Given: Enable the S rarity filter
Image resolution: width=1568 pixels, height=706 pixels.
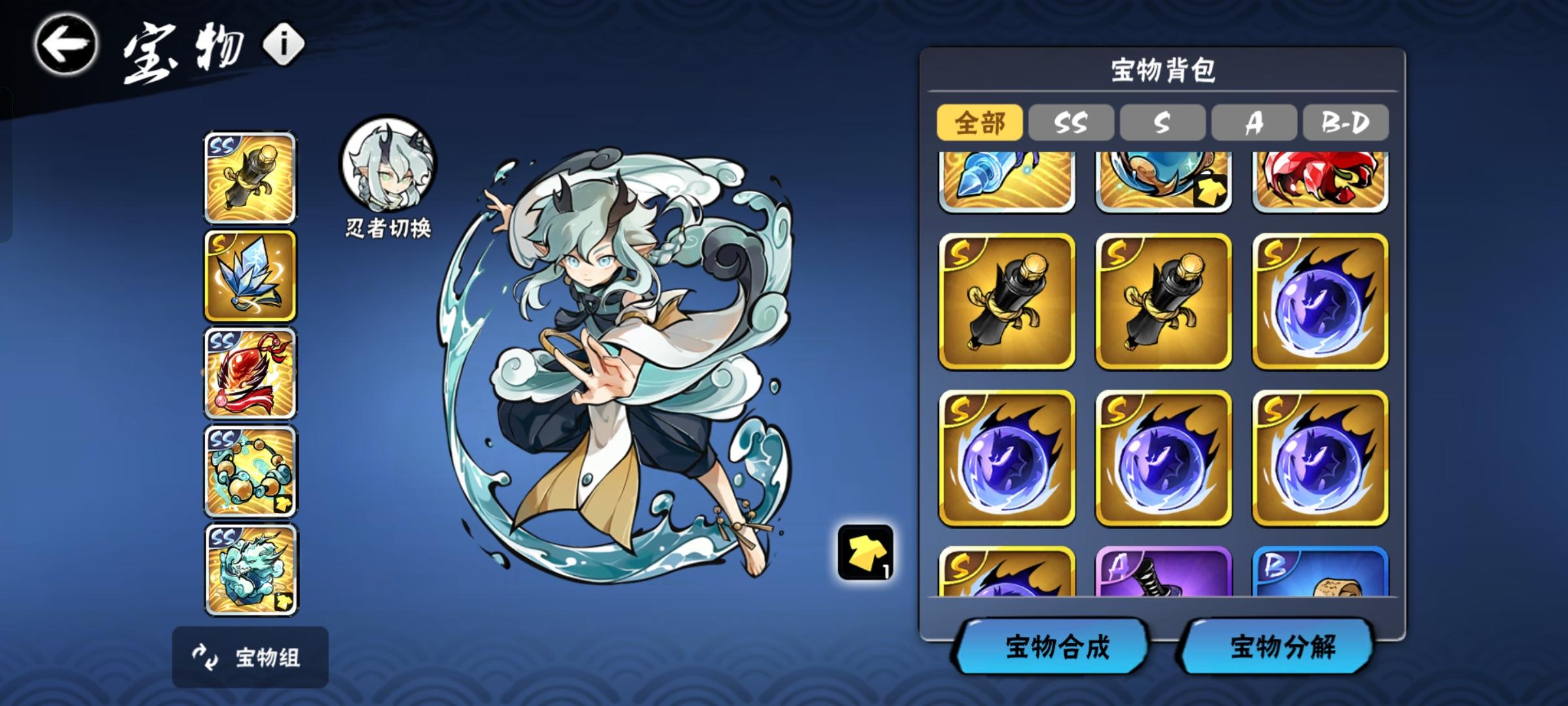Looking at the screenshot, I should 1163,122.
